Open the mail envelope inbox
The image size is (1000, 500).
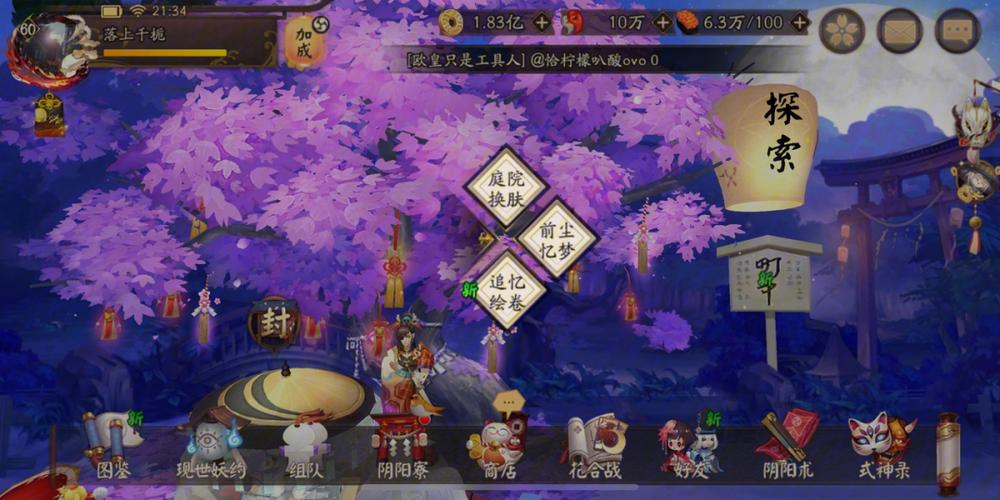pos(899,32)
